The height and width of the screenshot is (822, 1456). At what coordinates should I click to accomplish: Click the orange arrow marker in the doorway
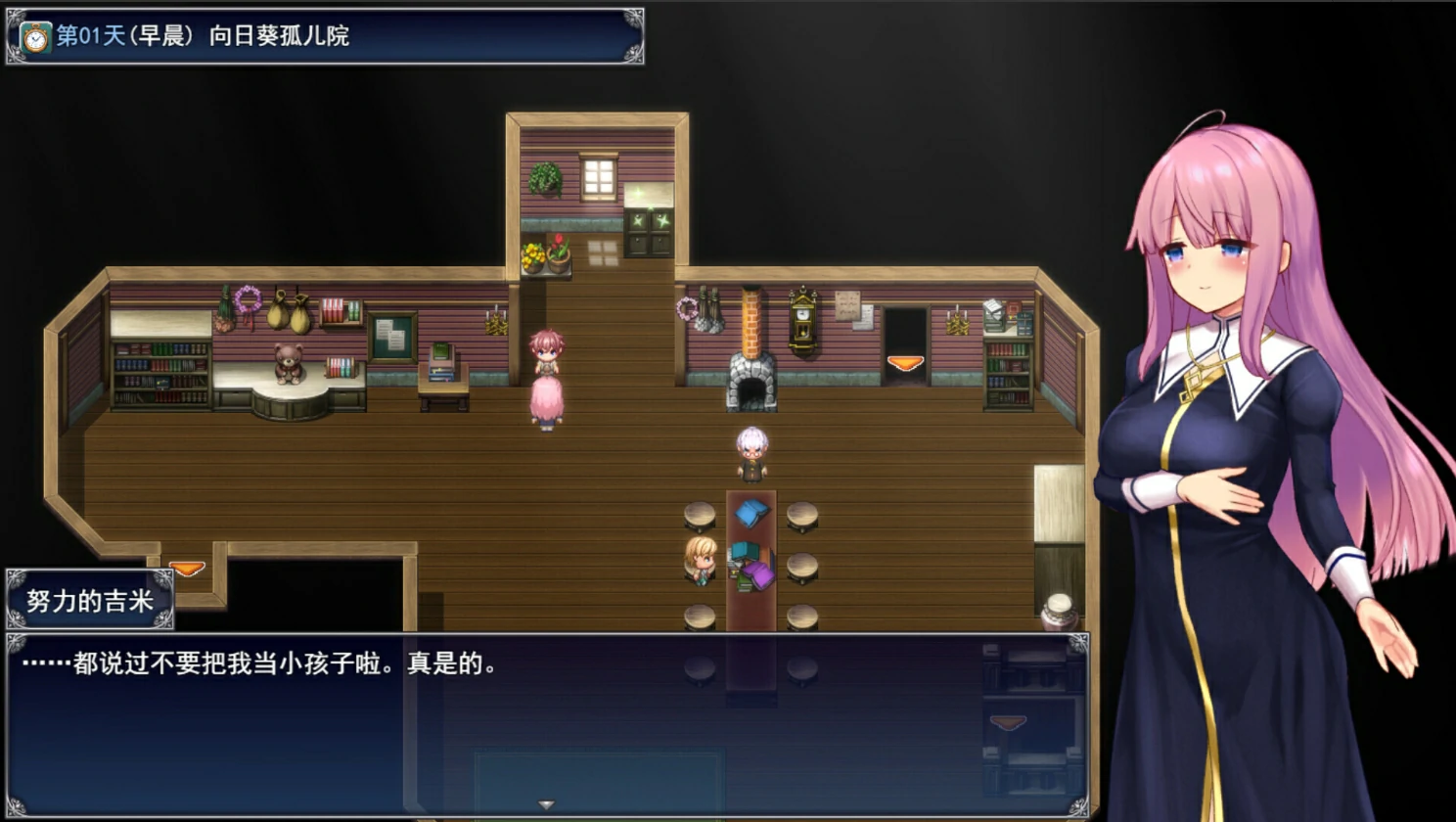(x=903, y=363)
